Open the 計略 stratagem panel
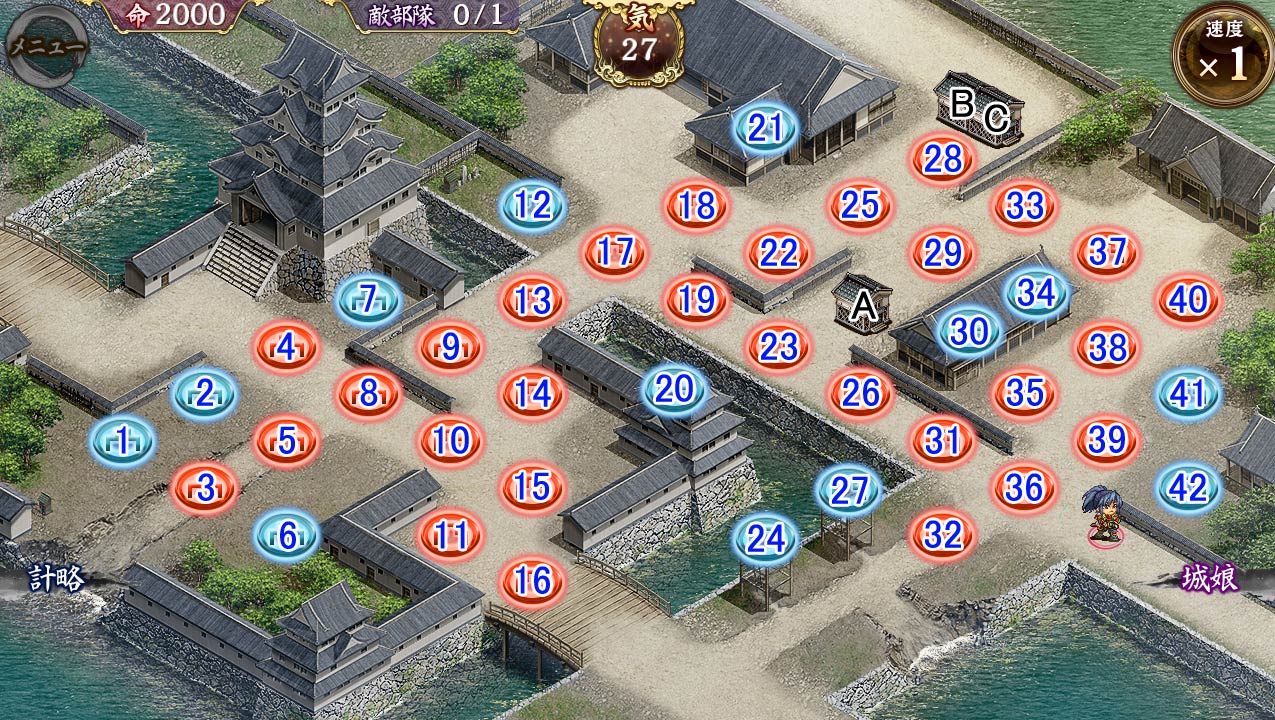The image size is (1275, 720). 56,579
